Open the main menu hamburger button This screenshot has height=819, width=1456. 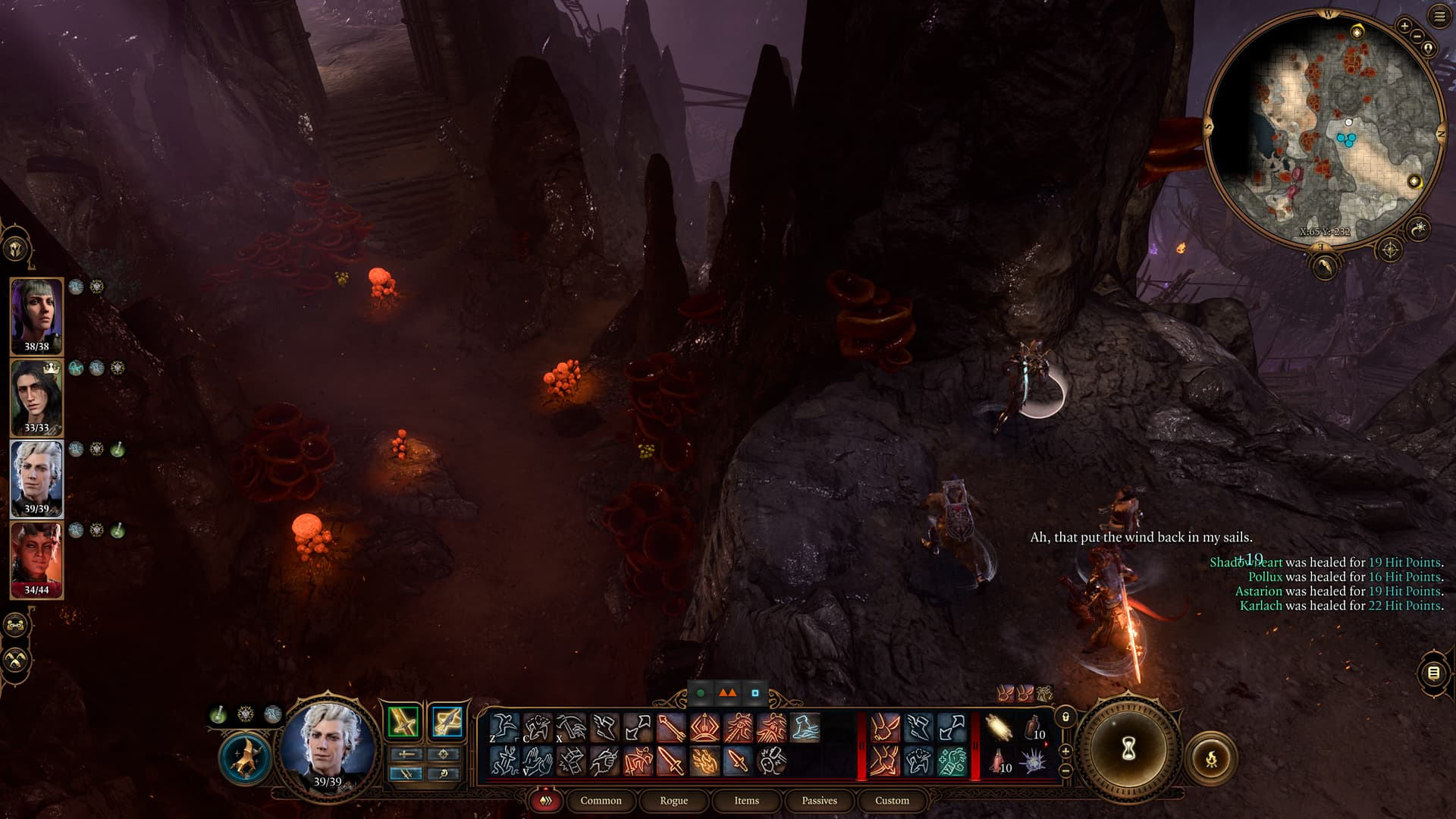1439,17
